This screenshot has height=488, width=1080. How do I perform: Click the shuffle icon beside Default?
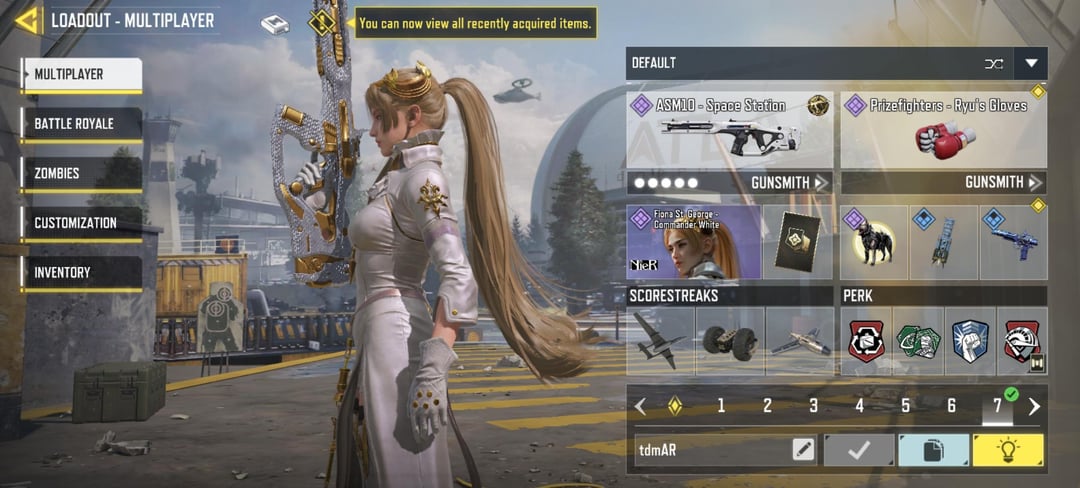pos(993,63)
